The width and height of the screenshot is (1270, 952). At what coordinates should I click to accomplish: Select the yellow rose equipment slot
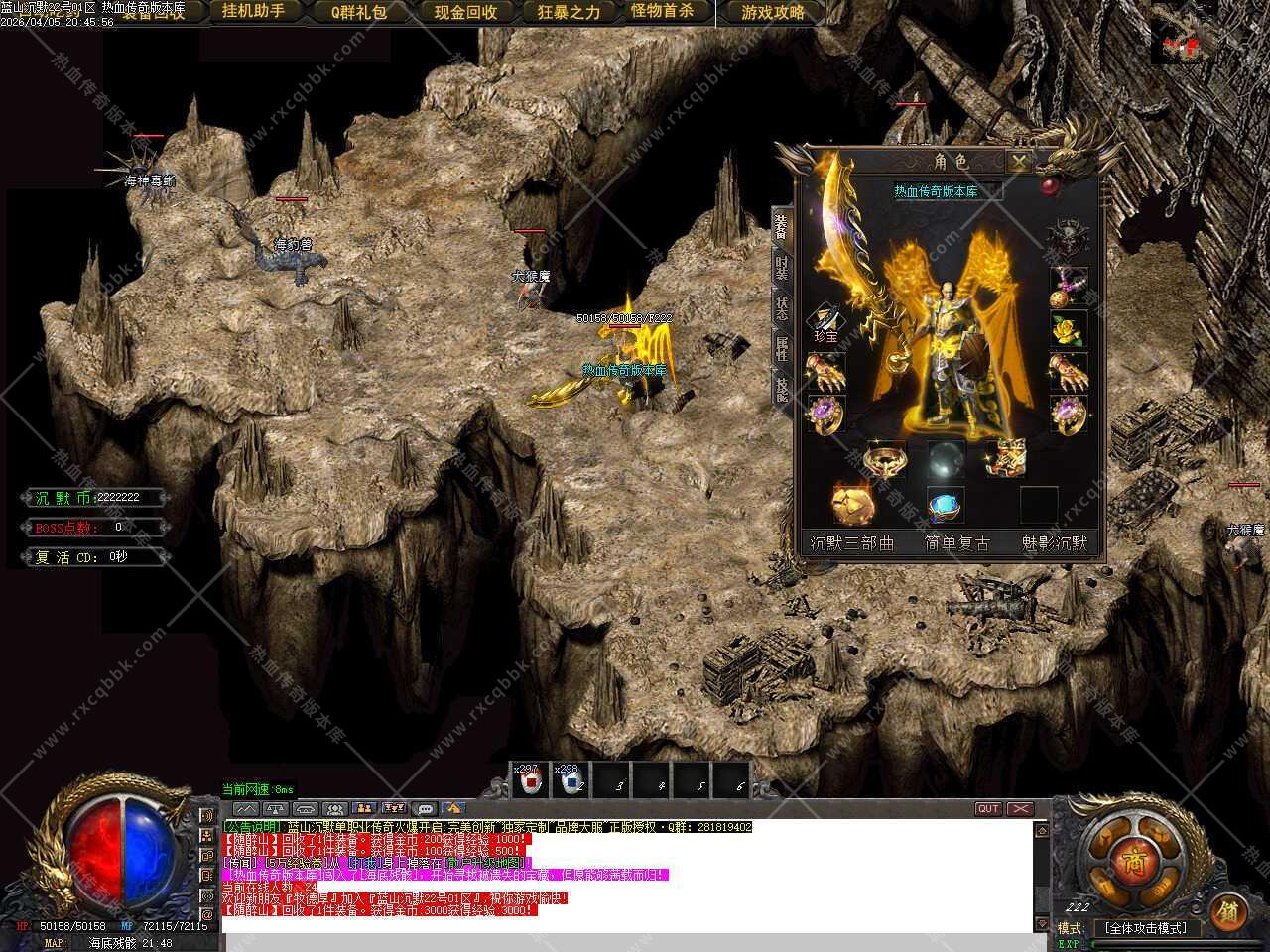[1069, 328]
